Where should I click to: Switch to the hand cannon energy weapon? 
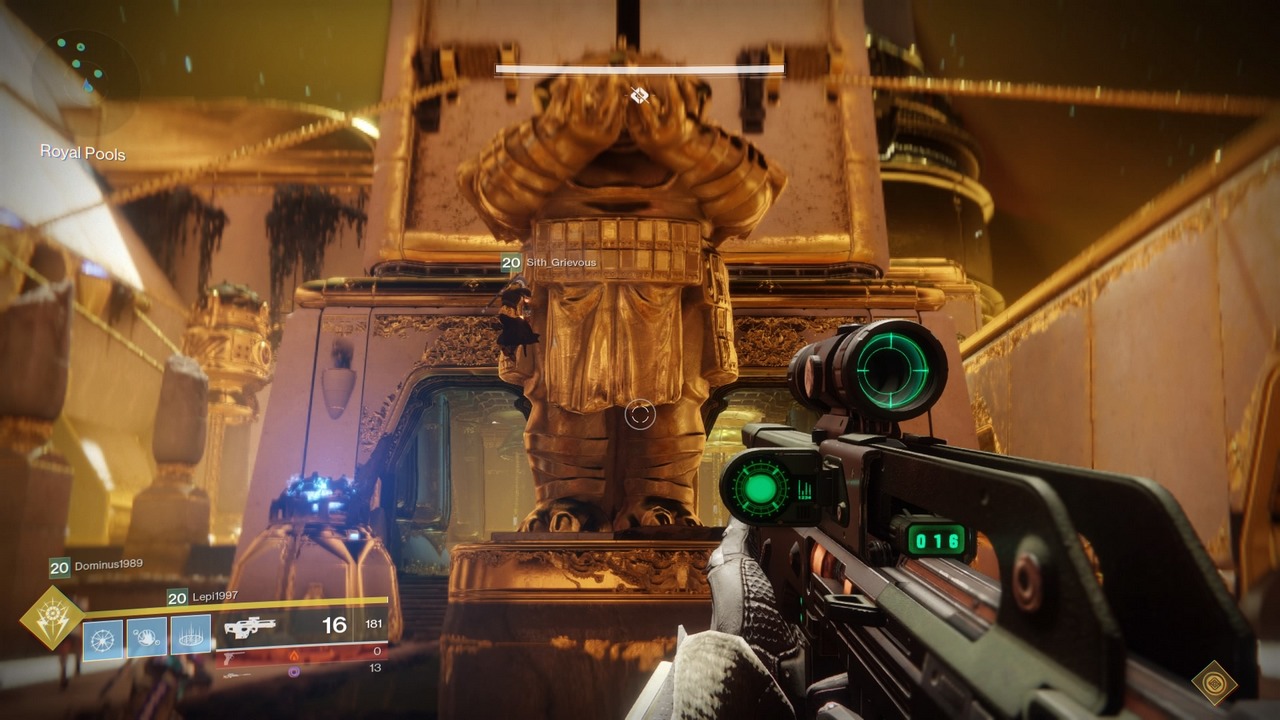[x=236, y=655]
